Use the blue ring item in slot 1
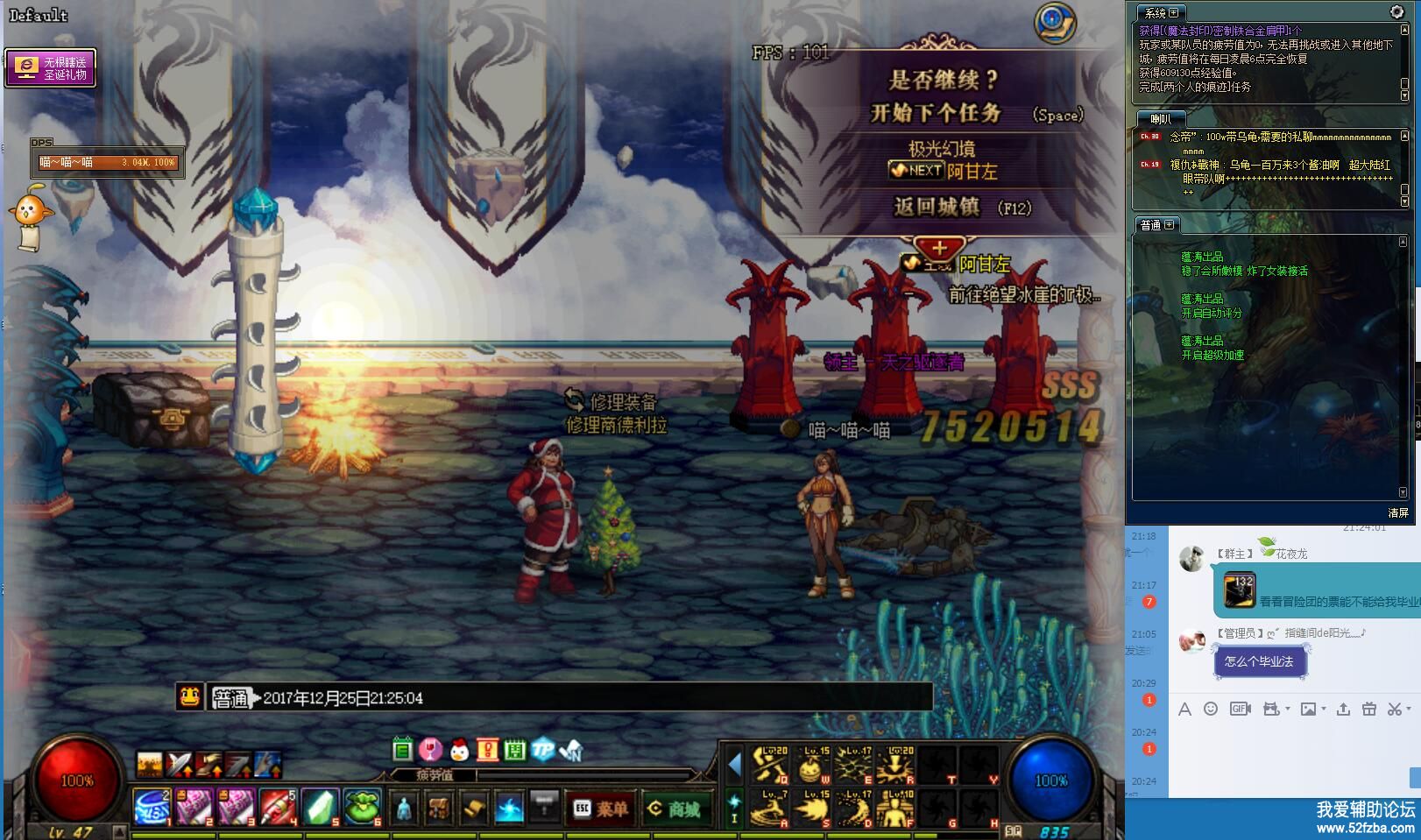The height and width of the screenshot is (840, 1421). (152, 808)
